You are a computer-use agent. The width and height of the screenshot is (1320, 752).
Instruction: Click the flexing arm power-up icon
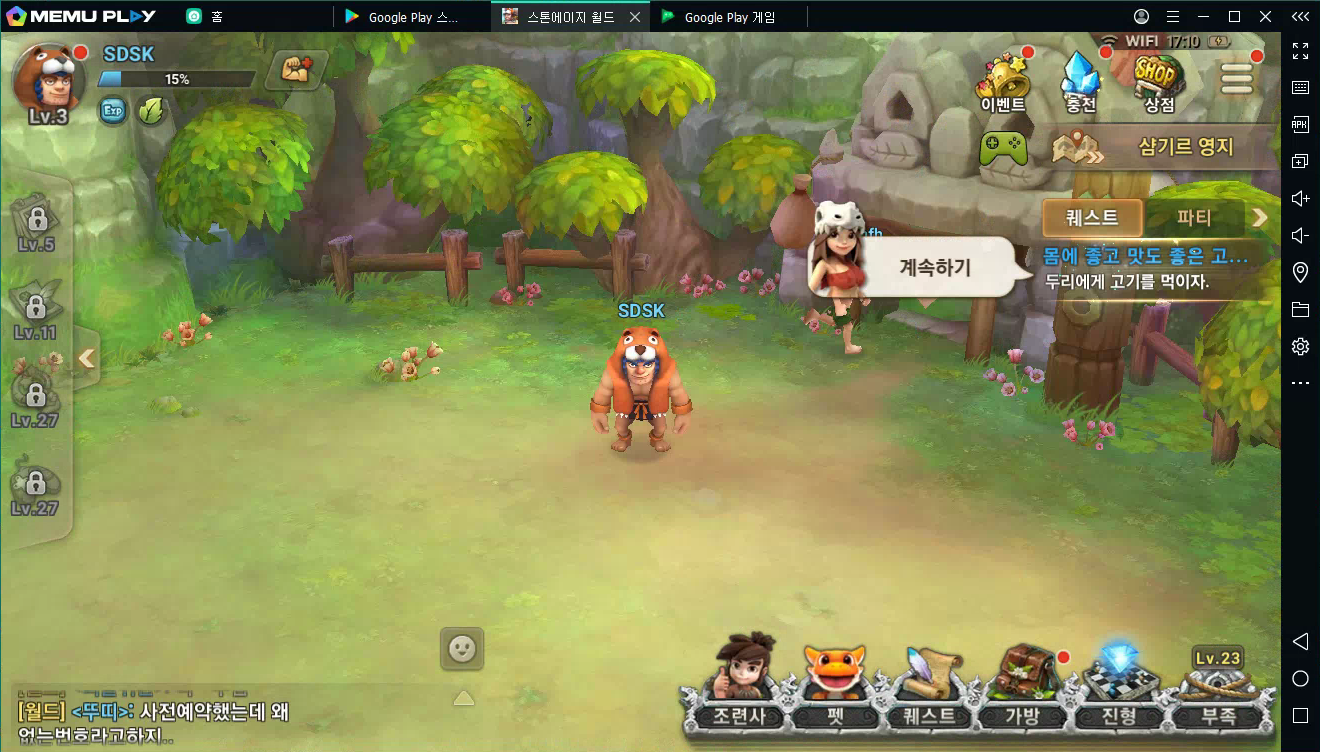pyautogui.click(x=296, y=70)
